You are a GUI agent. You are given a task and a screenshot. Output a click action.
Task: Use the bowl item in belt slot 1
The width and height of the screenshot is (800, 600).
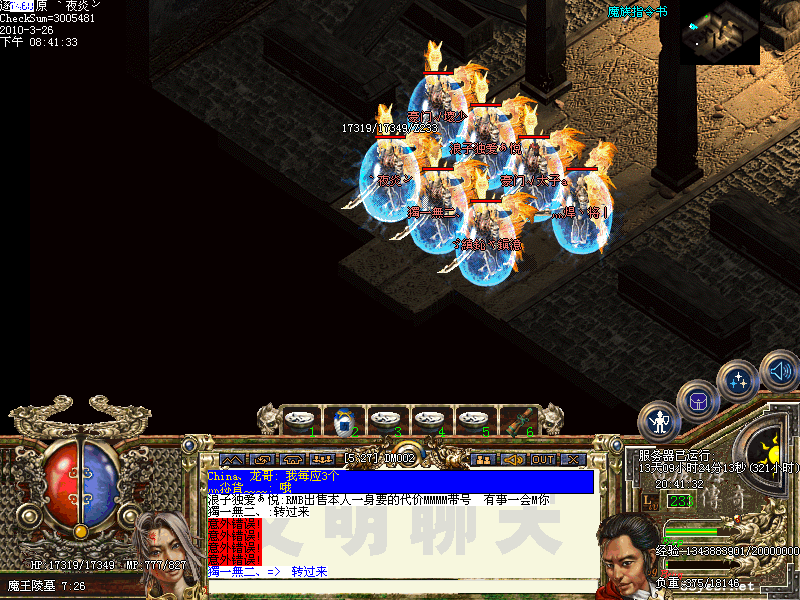pos(298,419)
